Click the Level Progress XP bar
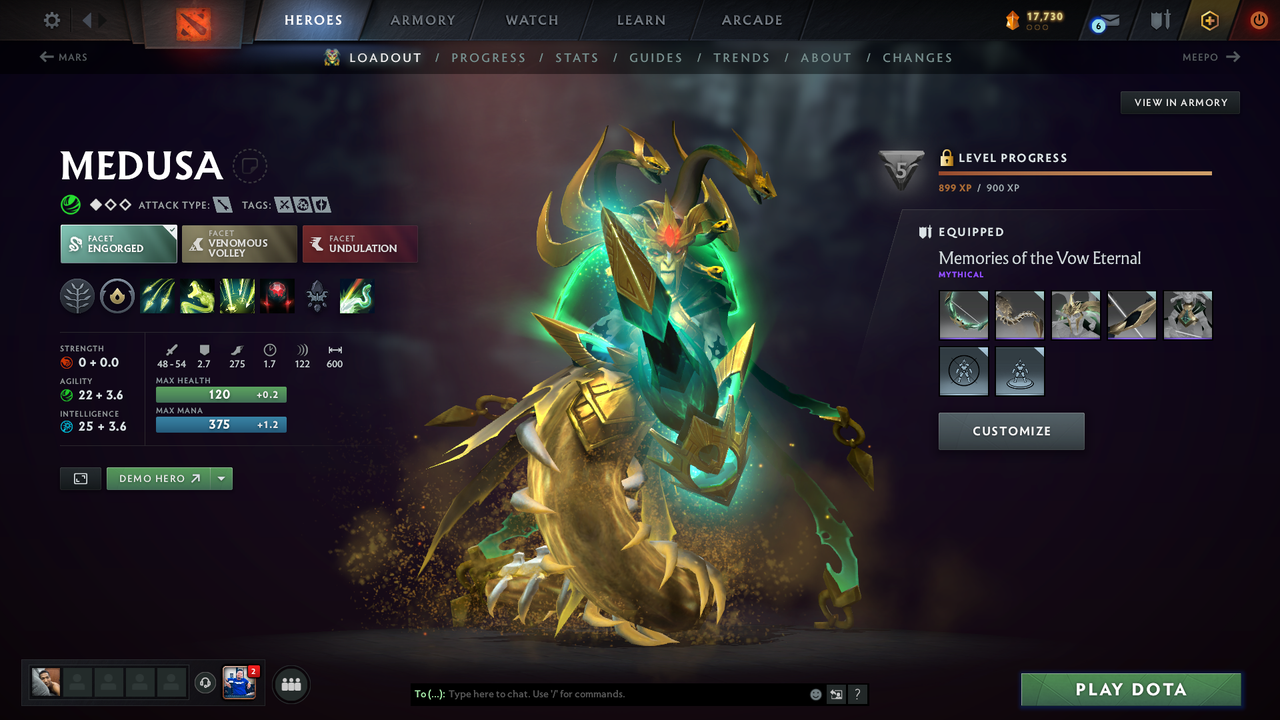This screenshot has width=1280, height=720. [1075, 172]
